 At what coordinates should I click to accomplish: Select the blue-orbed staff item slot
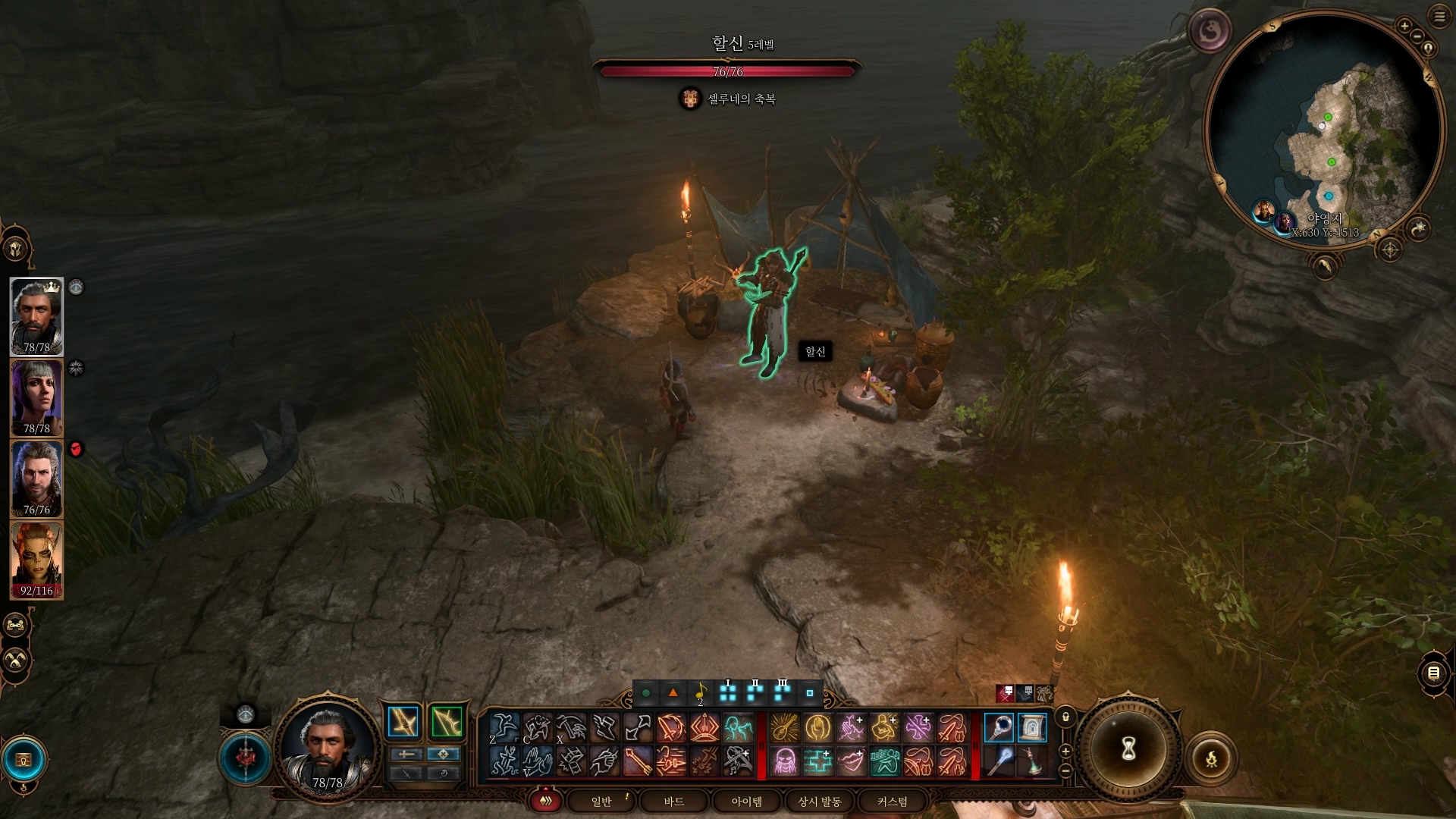pos(999,728)
